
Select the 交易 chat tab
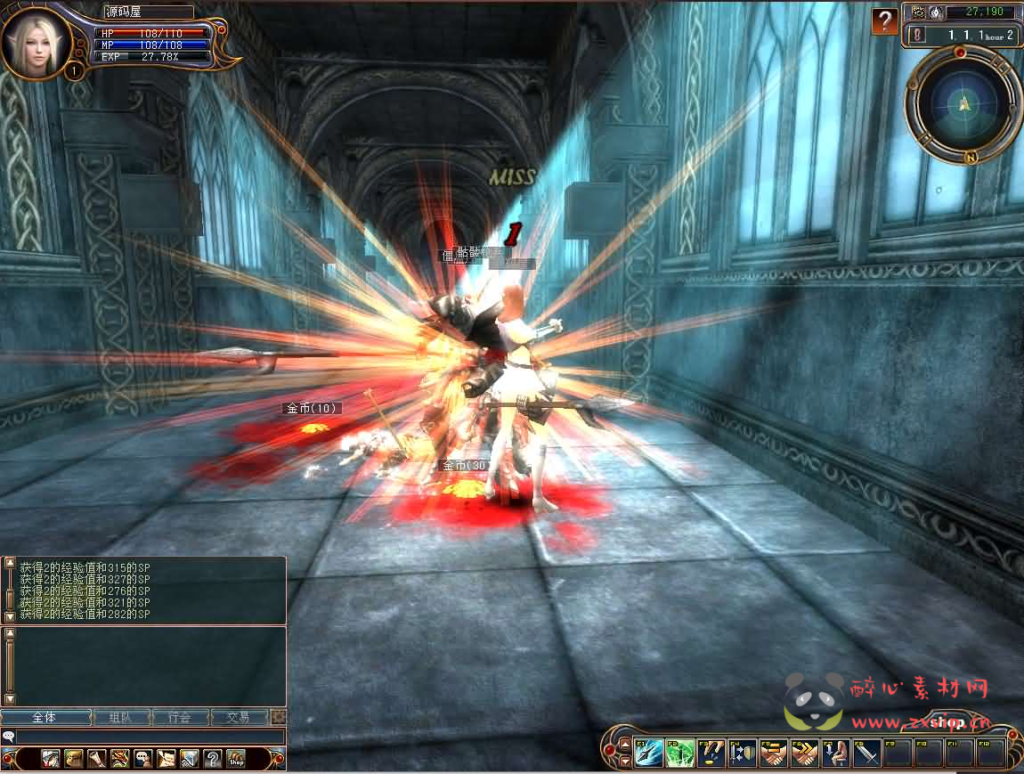239,717
